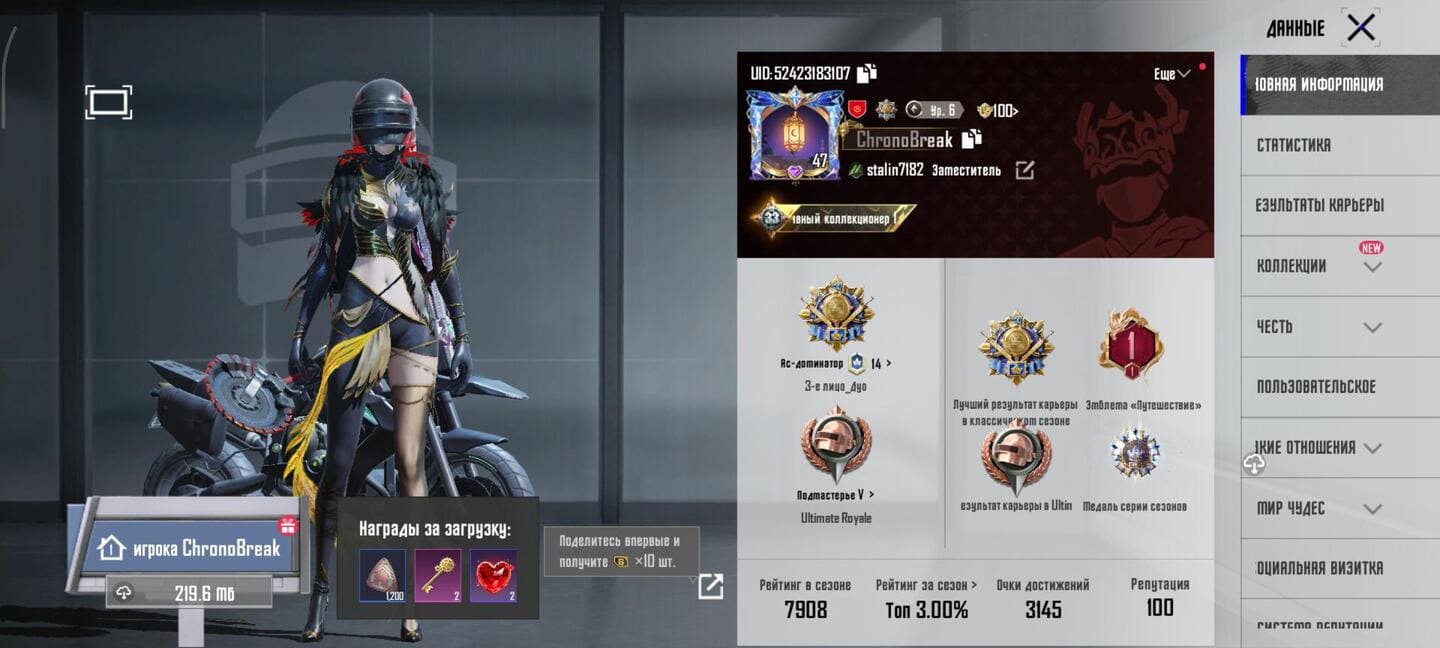Visit the home of player ChronoBreak
1440x648 pixels.
(x=189, y=548)
